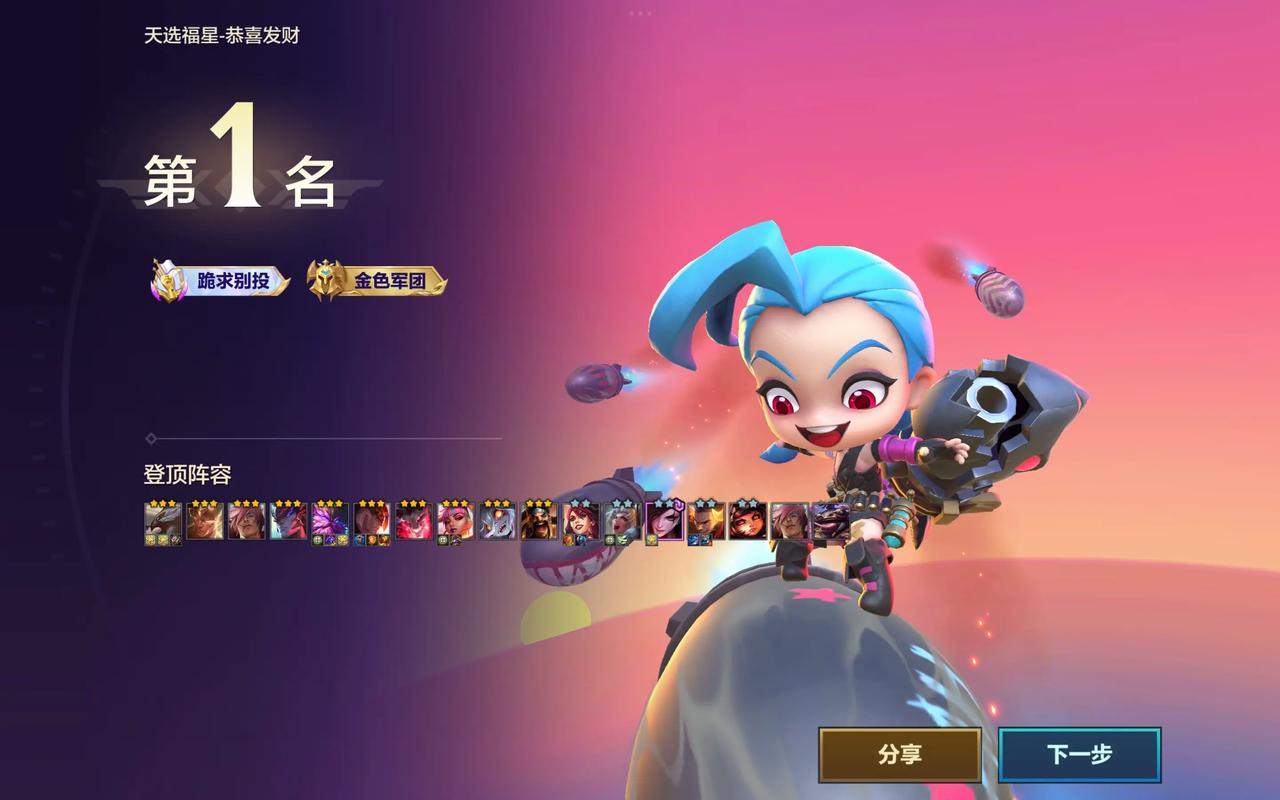Continue with the 下一步 button
This screenshot has width=1280, height=800.
tap(1079, 754)
